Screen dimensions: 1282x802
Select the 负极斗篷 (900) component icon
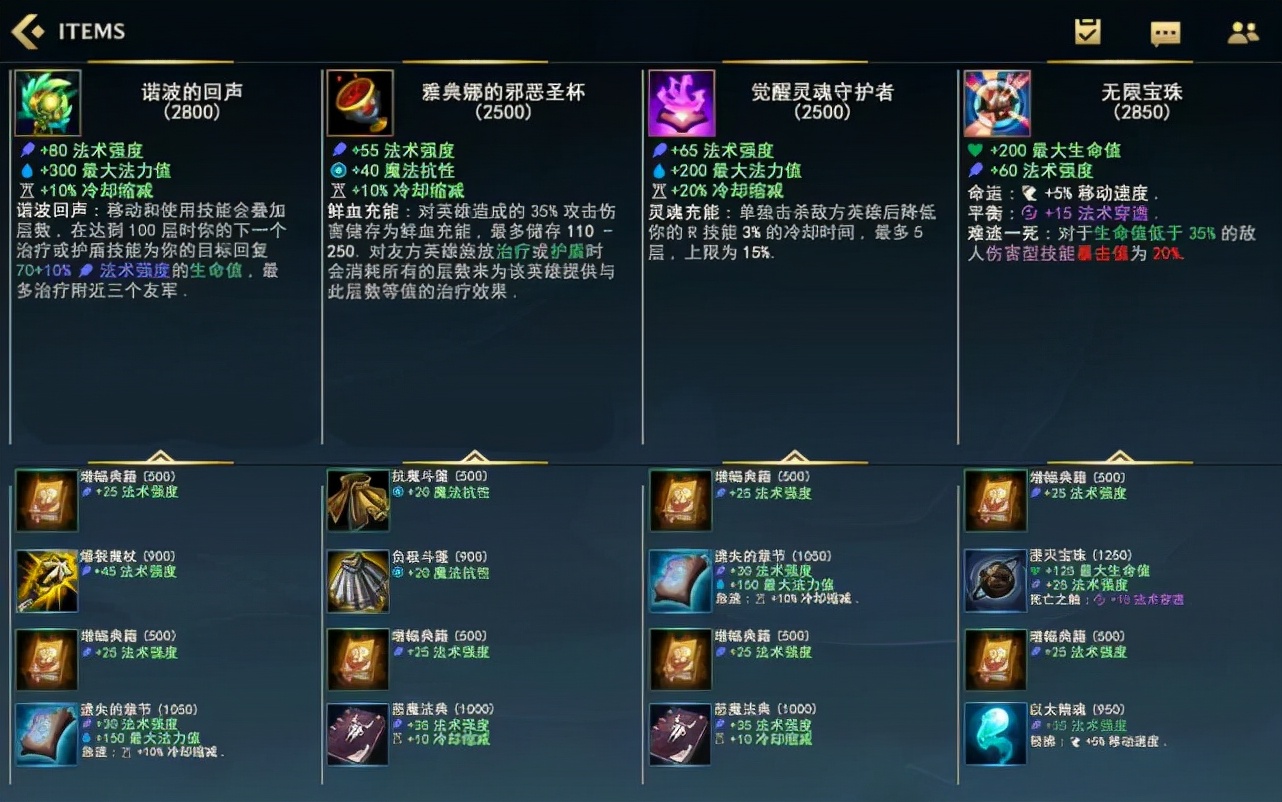click(360, 581)
